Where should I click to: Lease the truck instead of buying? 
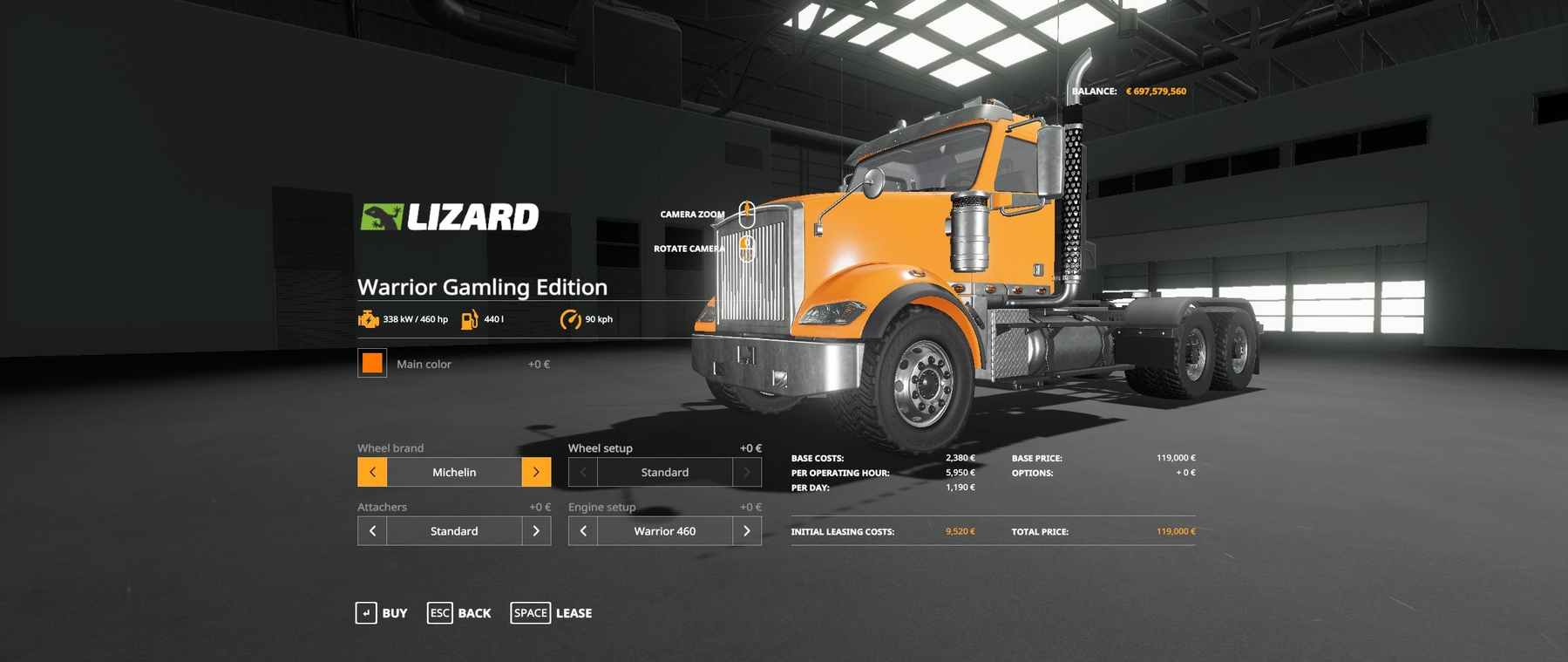(551, 613)
